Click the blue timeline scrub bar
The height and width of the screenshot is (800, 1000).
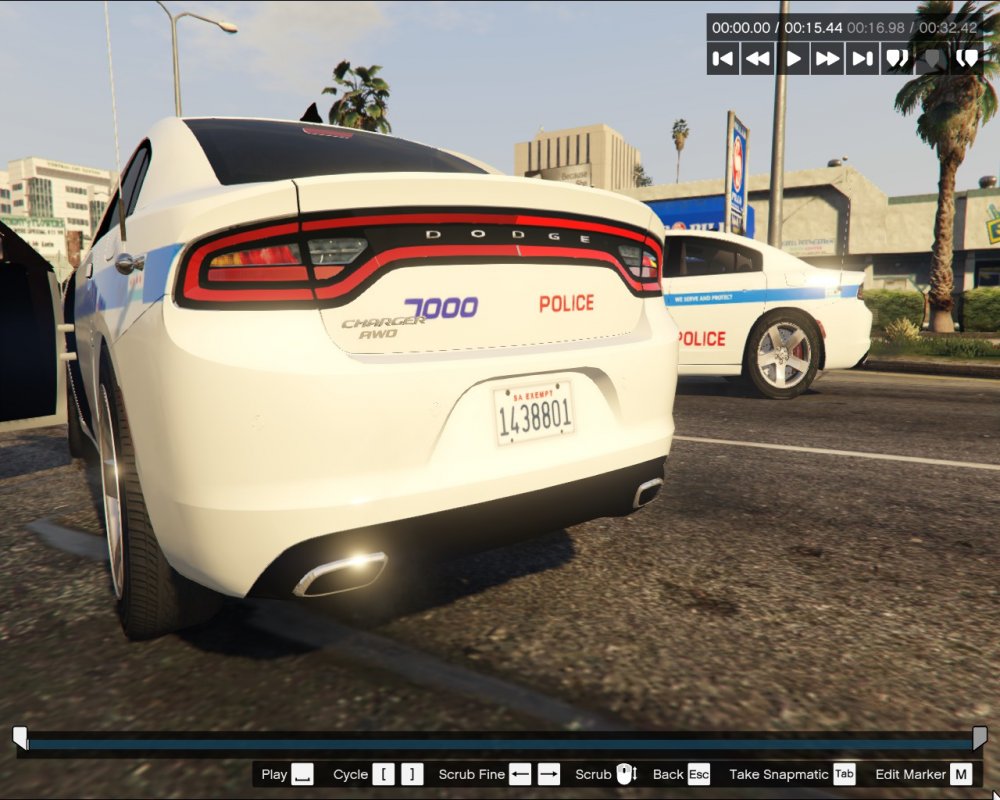500,744
